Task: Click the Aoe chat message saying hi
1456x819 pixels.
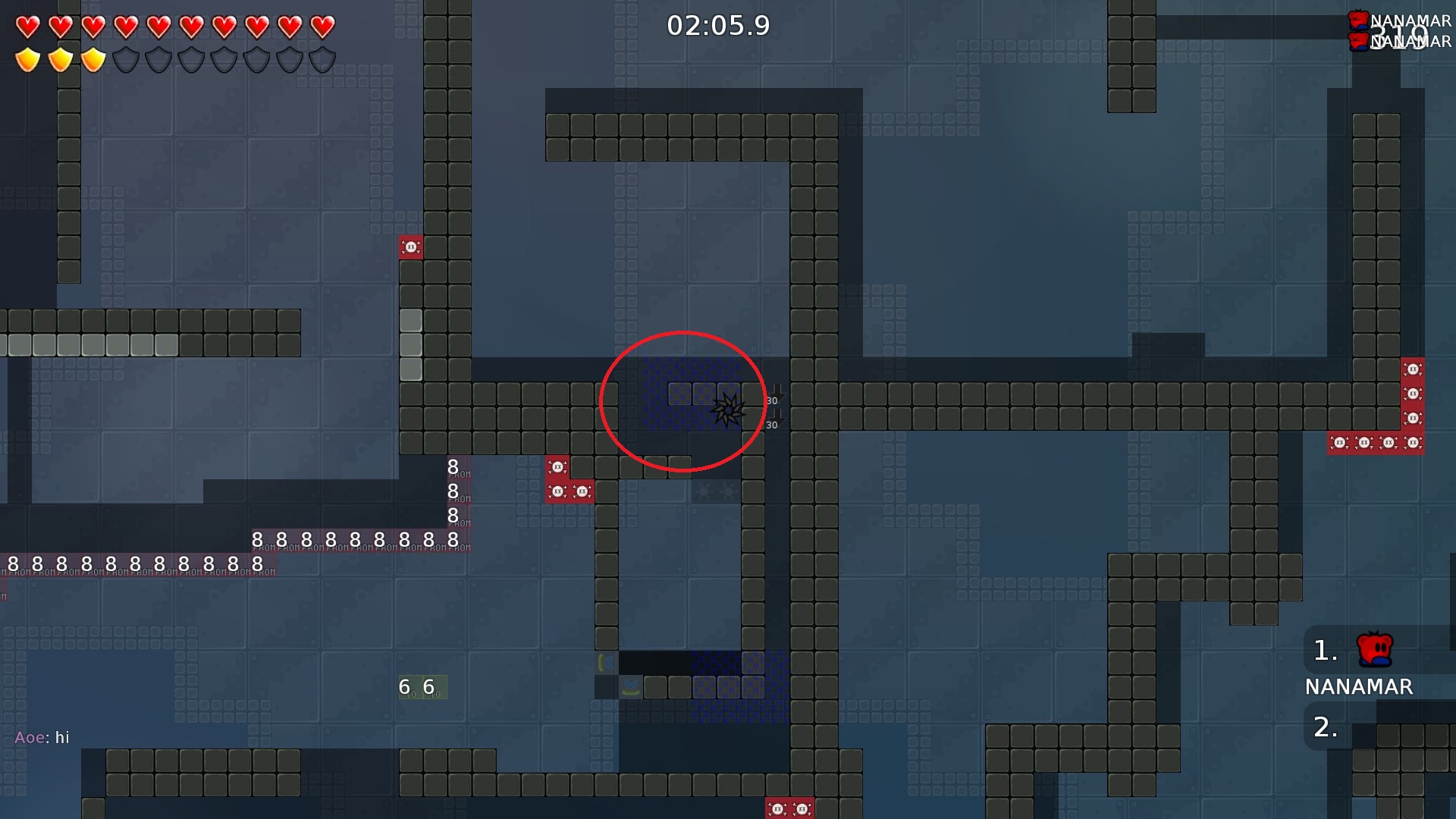Action: (43, 736)
